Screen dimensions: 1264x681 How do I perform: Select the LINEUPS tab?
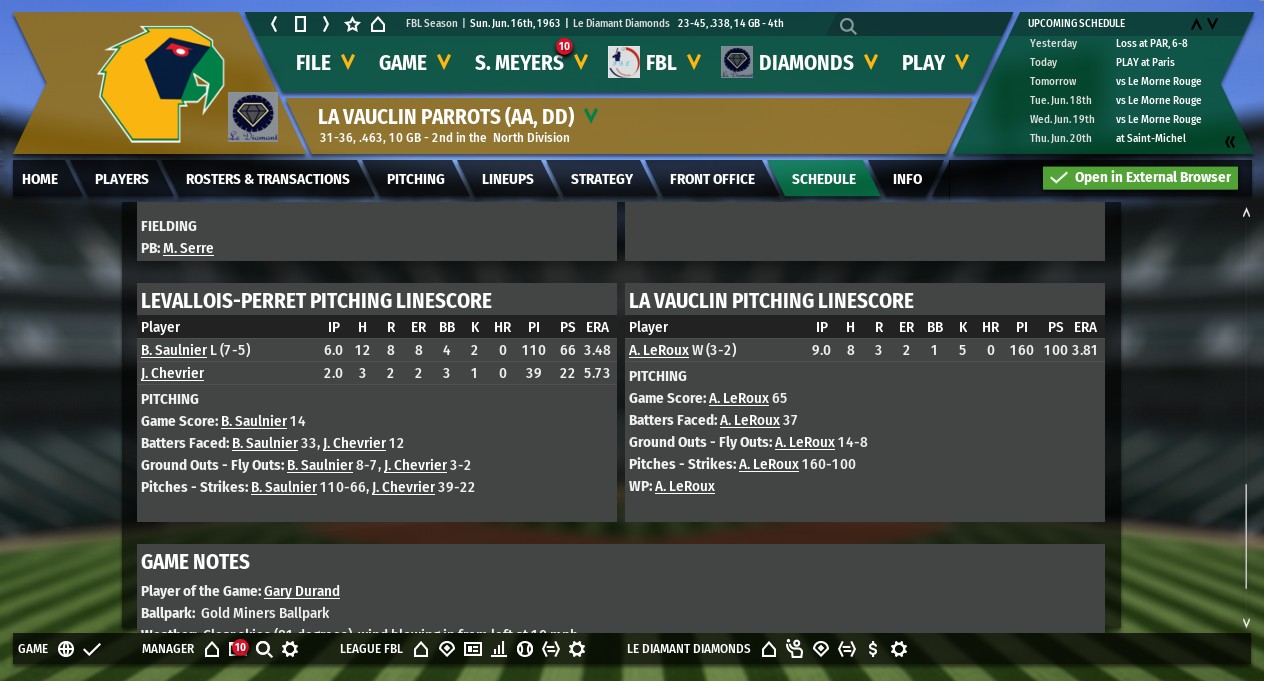pos(508,179)
